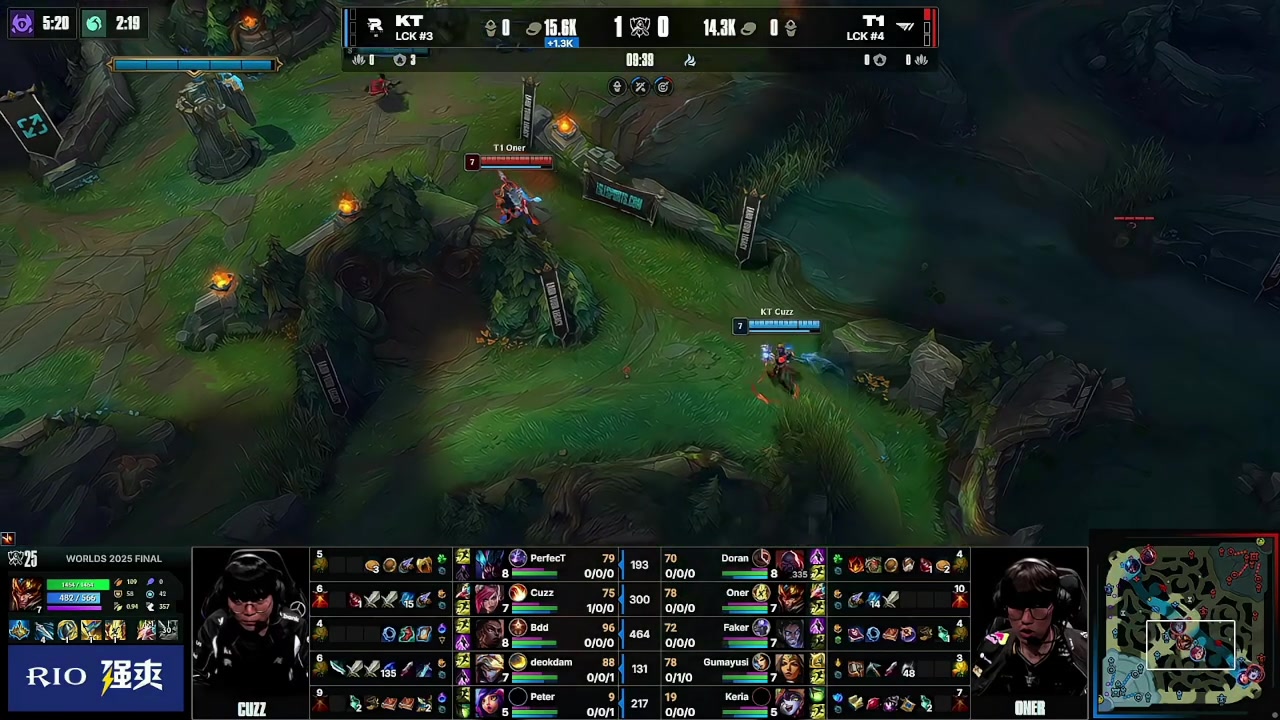Click the Worlds trophy emblem between scores

coord(640,28)
